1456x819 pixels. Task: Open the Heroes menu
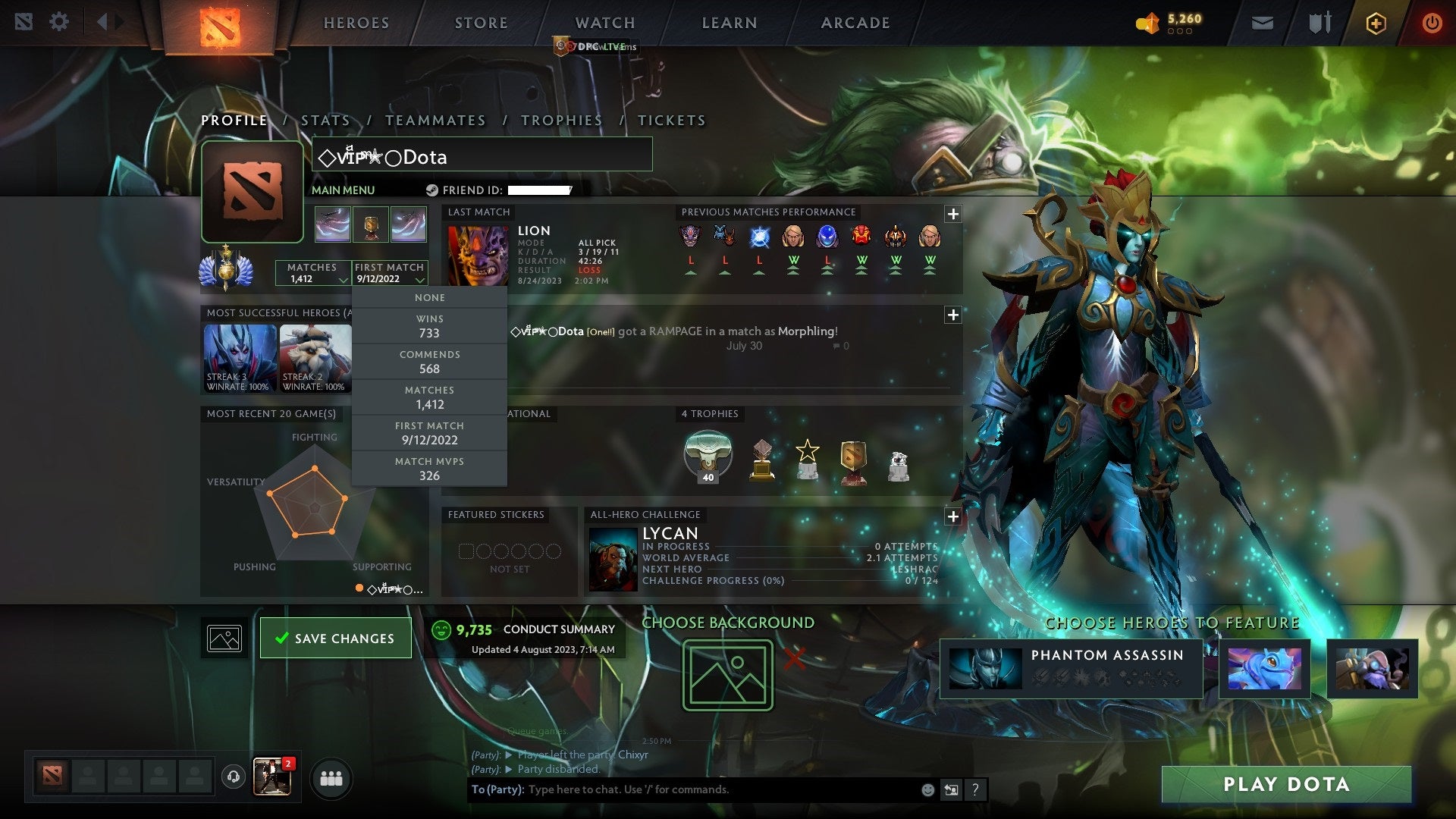click(356, 23)
